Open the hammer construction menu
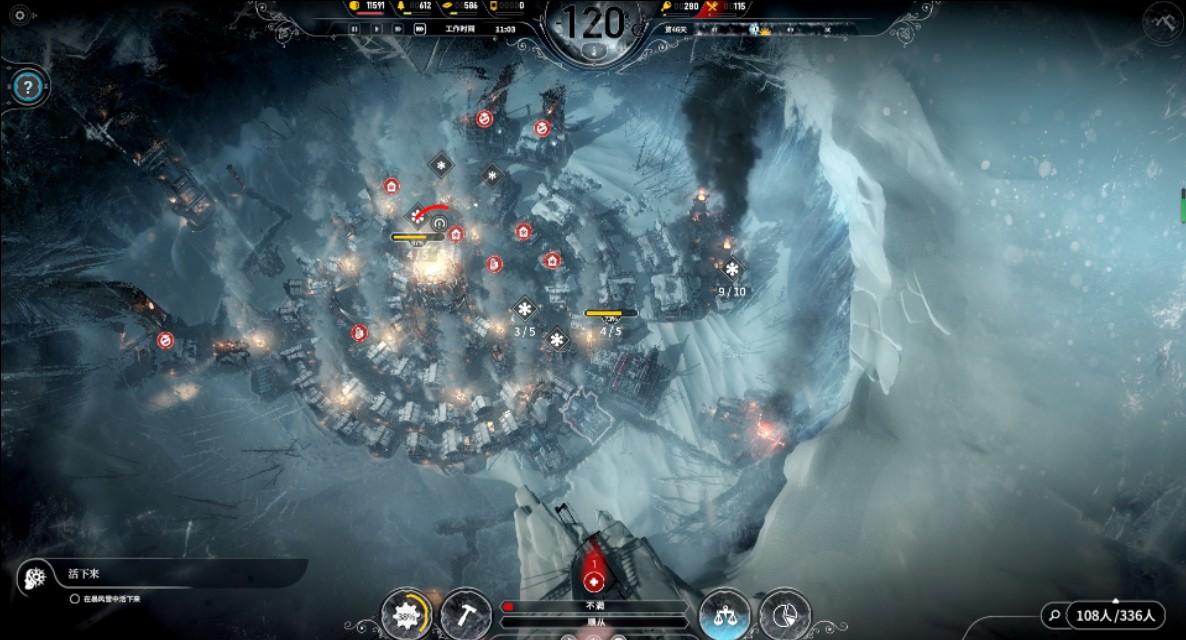Viewport: 1186px width, 640px height. click(465, 612)
